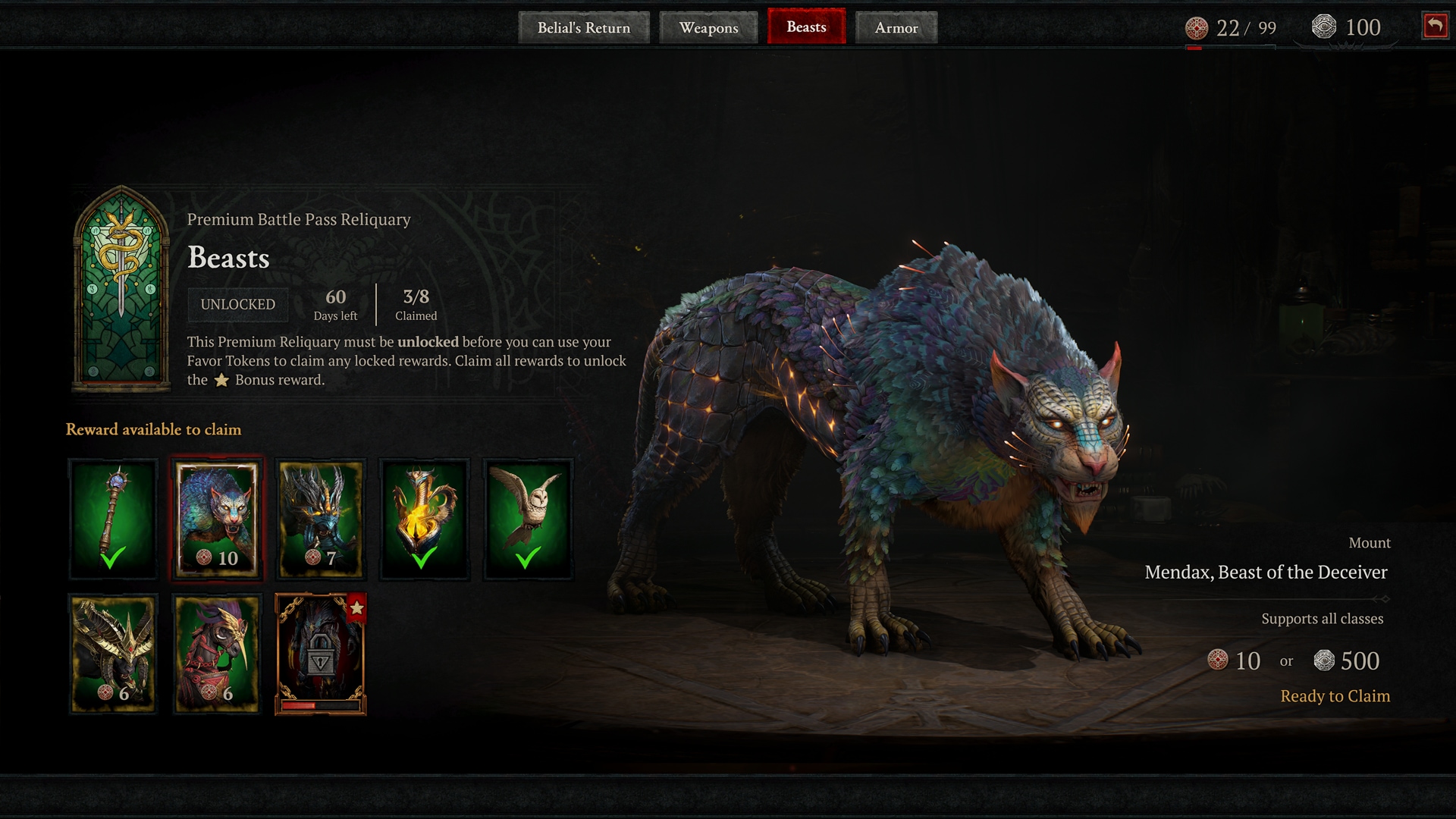Switch to the Belial's Return tab
Viewport: 1456px width, 819px height.
tap(583, 28)
